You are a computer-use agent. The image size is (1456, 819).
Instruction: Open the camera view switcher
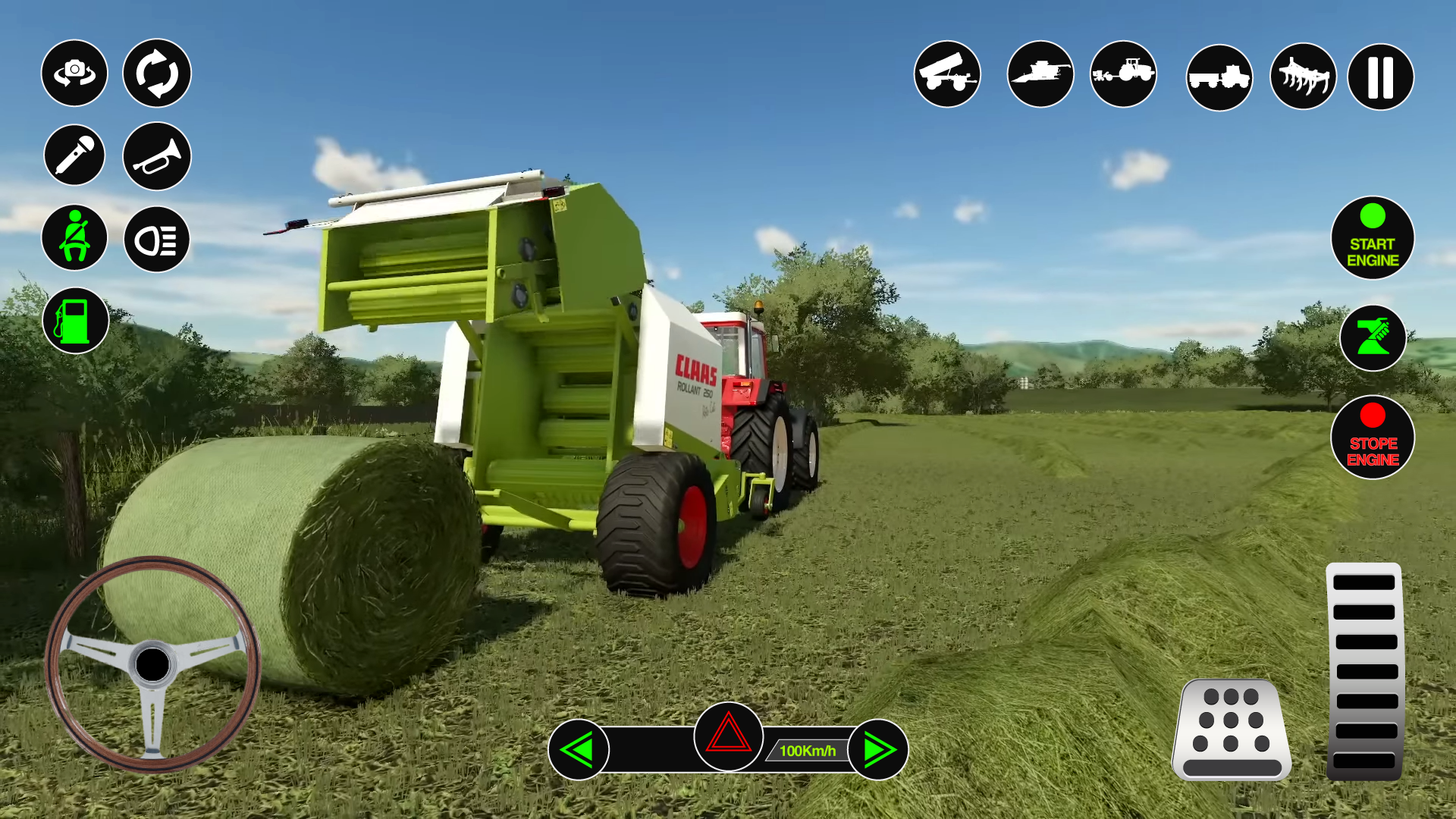[x=74, y=74]
